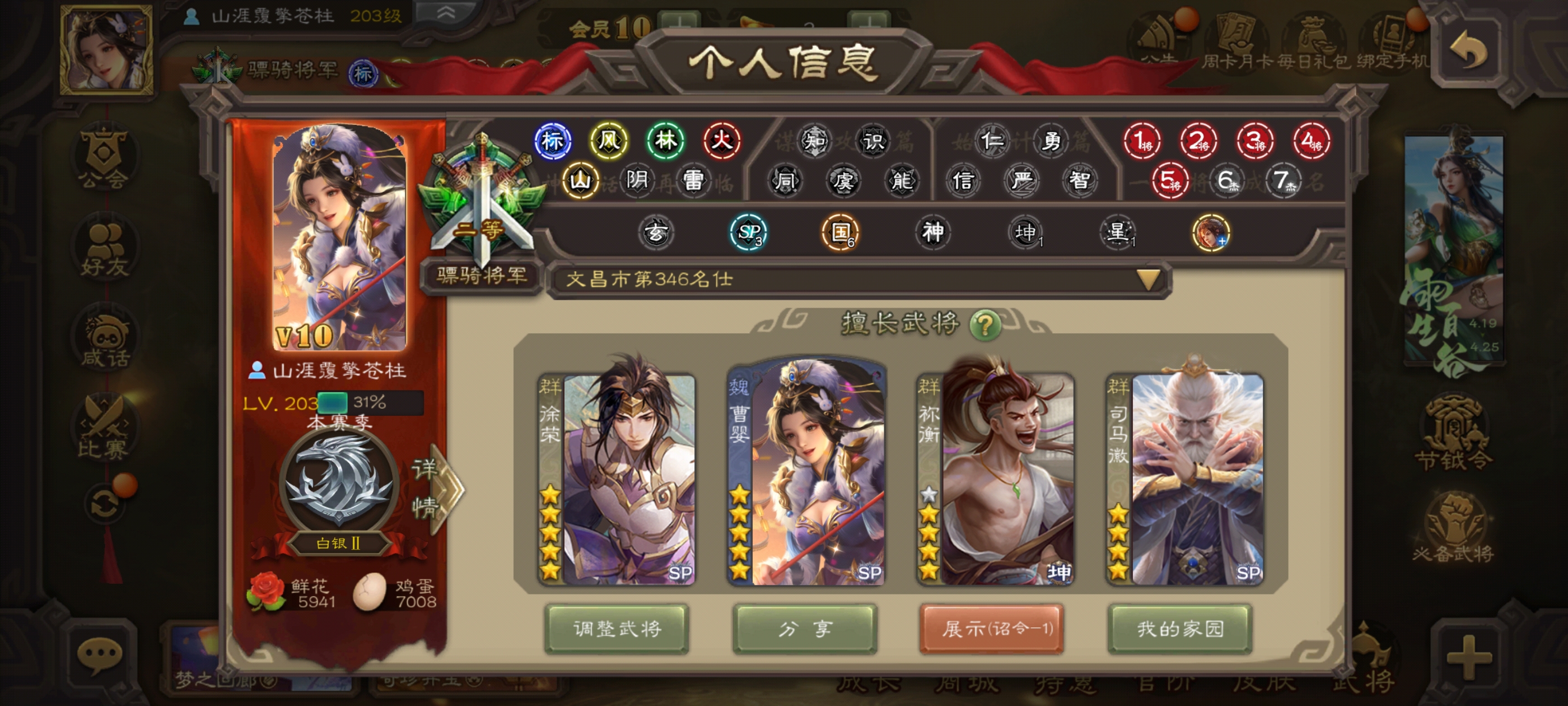
Task: Select the 涂荣 general card
Action: click(617, 478)
